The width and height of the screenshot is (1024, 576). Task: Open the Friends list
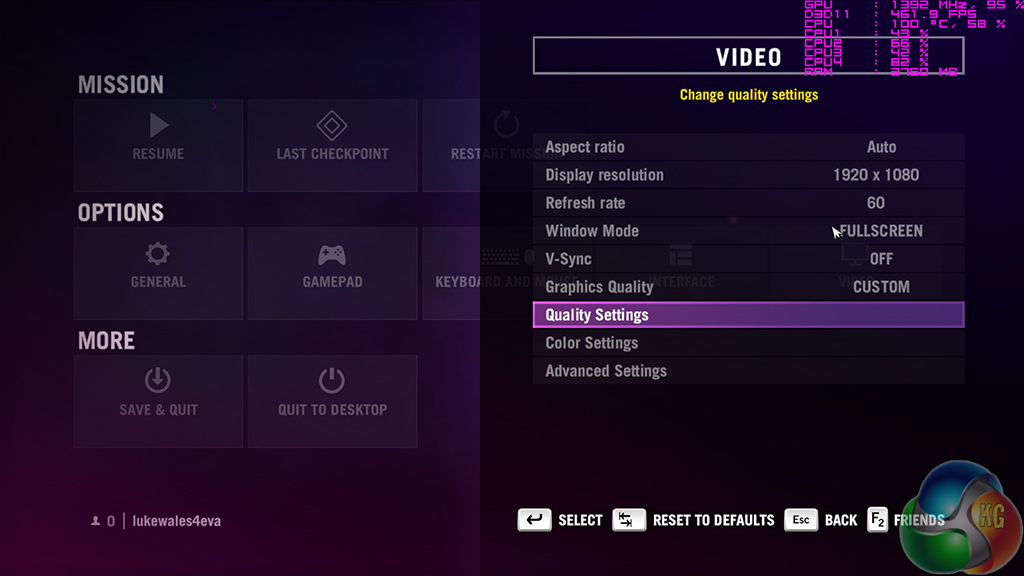tap(905, 520)
